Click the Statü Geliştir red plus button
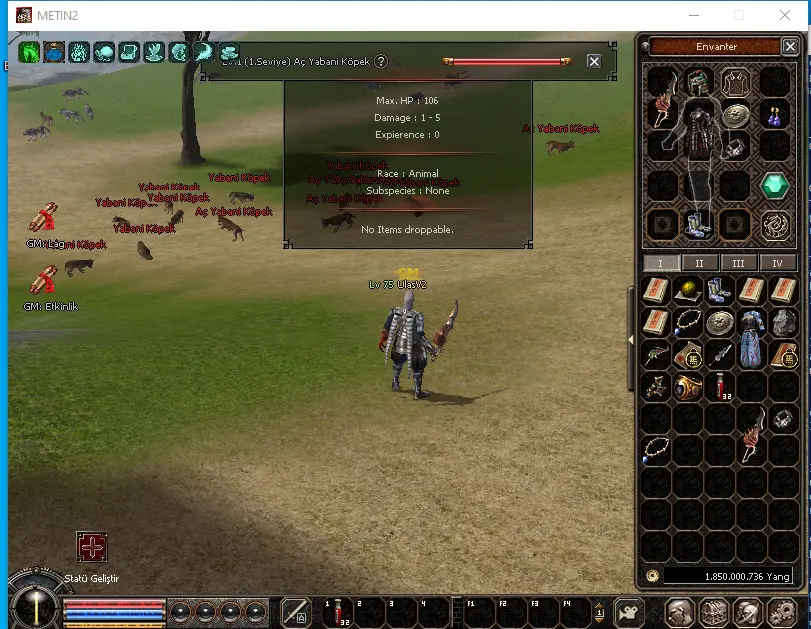This screenshot has width=811, height=629. click(x=92, y=547)
